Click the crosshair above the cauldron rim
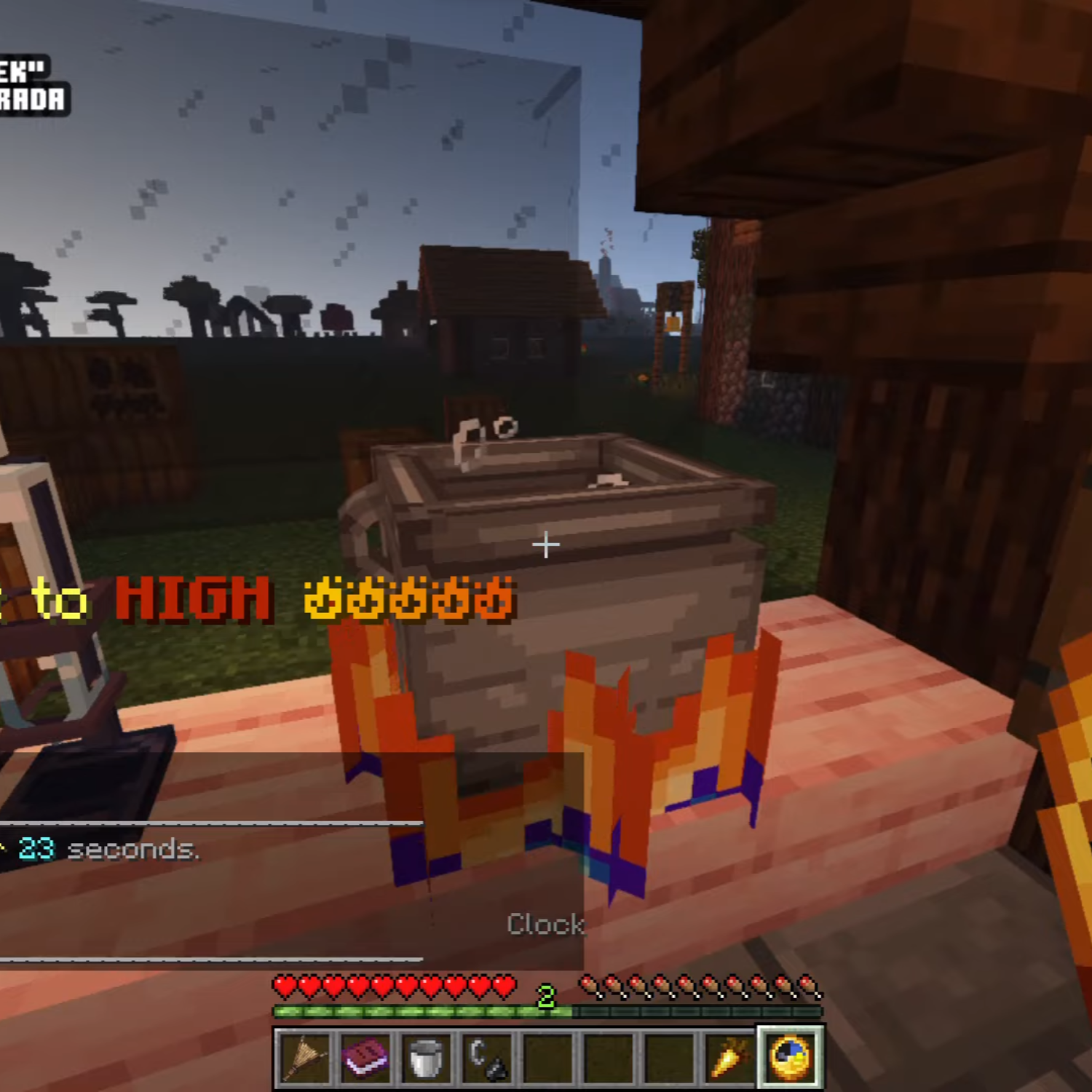This screenshot has width=1092, height=1092. coord(546,543)
